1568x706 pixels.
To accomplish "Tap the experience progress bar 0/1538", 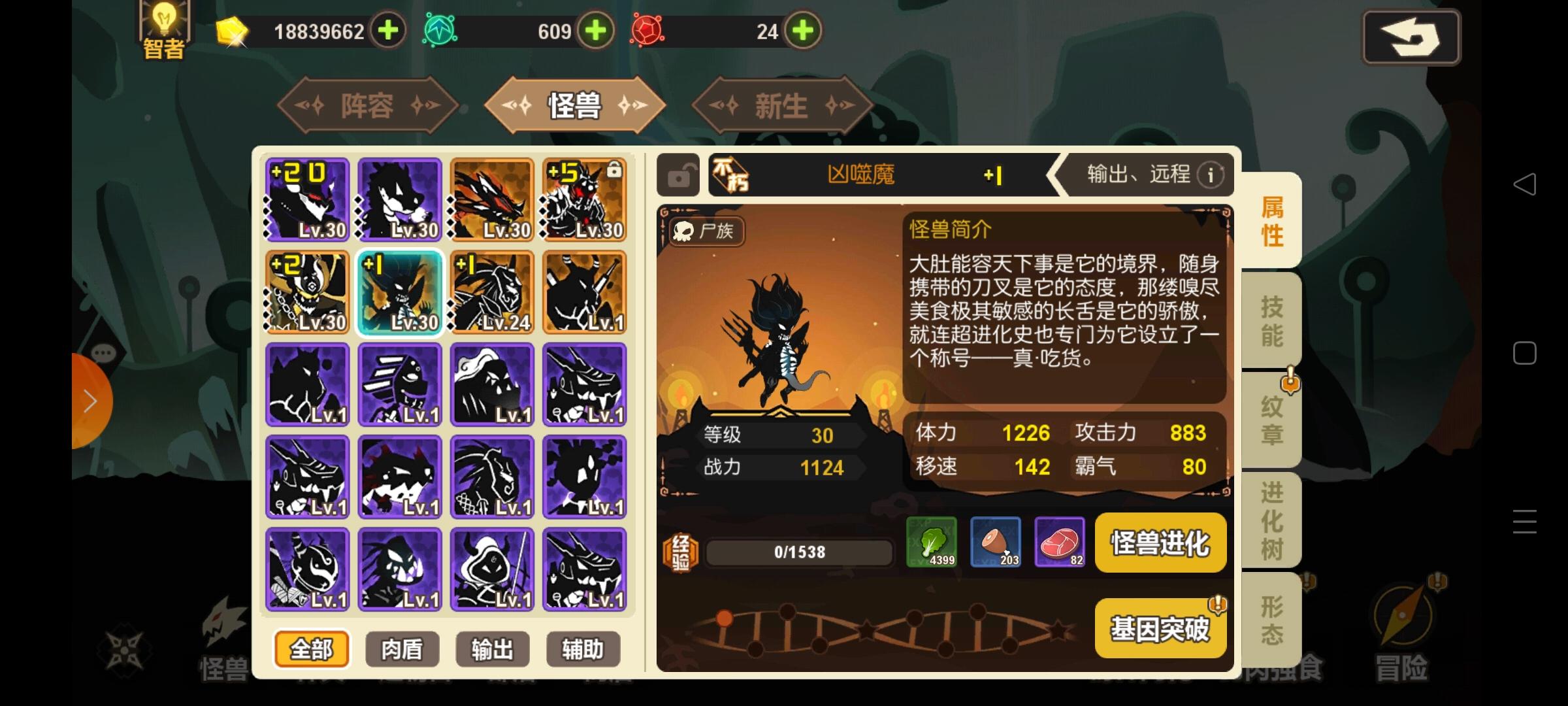I will pos(798,551).
